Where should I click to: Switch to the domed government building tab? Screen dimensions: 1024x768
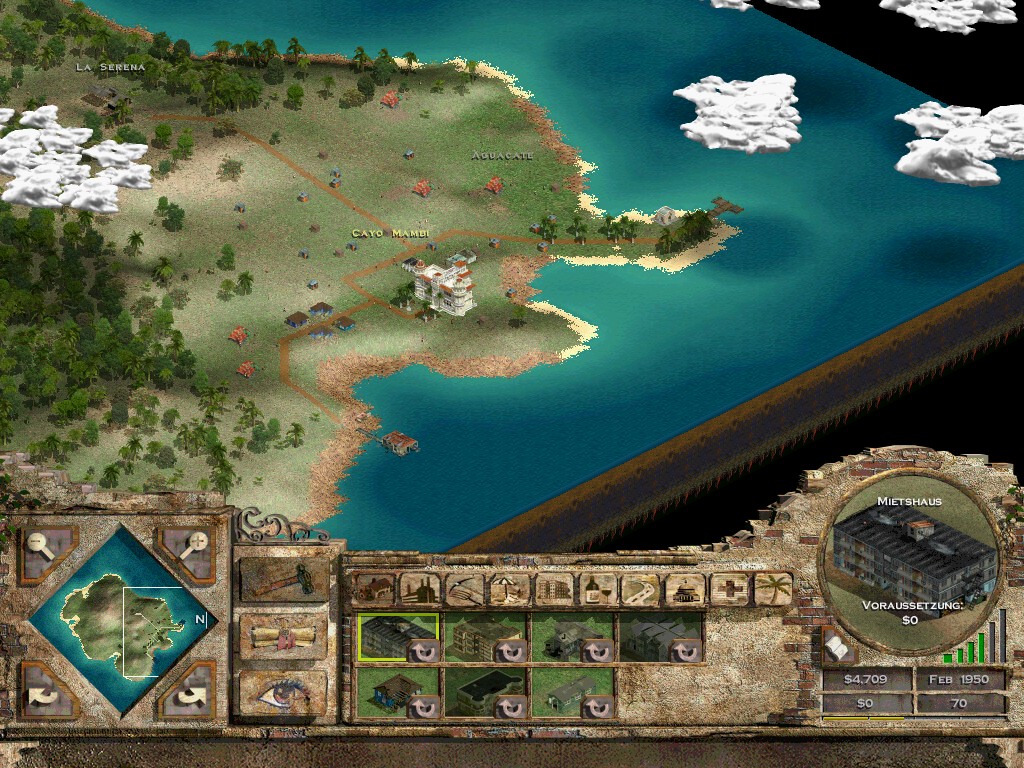685,589
